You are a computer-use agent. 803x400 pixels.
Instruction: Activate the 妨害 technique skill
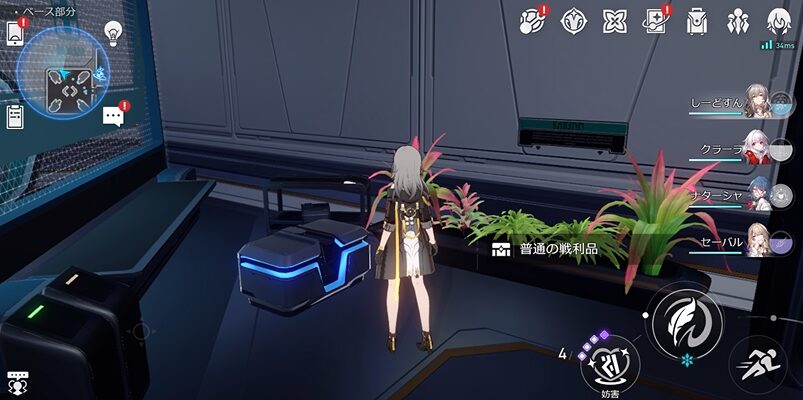610,364
